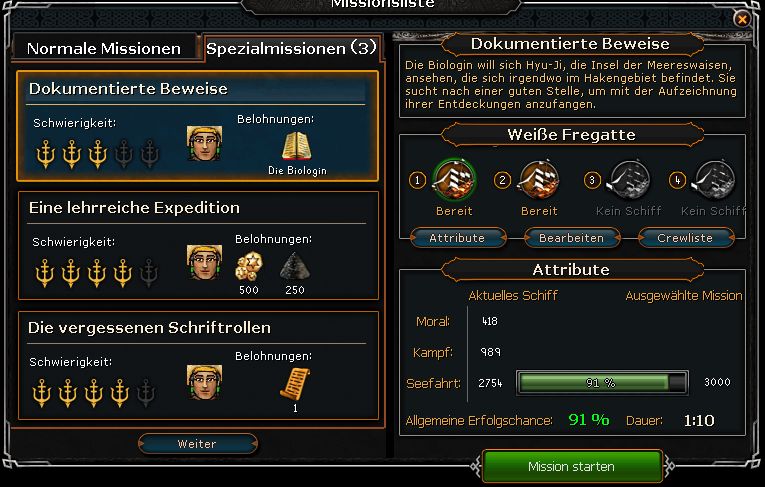This screenshot has width=765, height=487.
Task: Click the Bearbeiten button
Action: pos(571,238)
